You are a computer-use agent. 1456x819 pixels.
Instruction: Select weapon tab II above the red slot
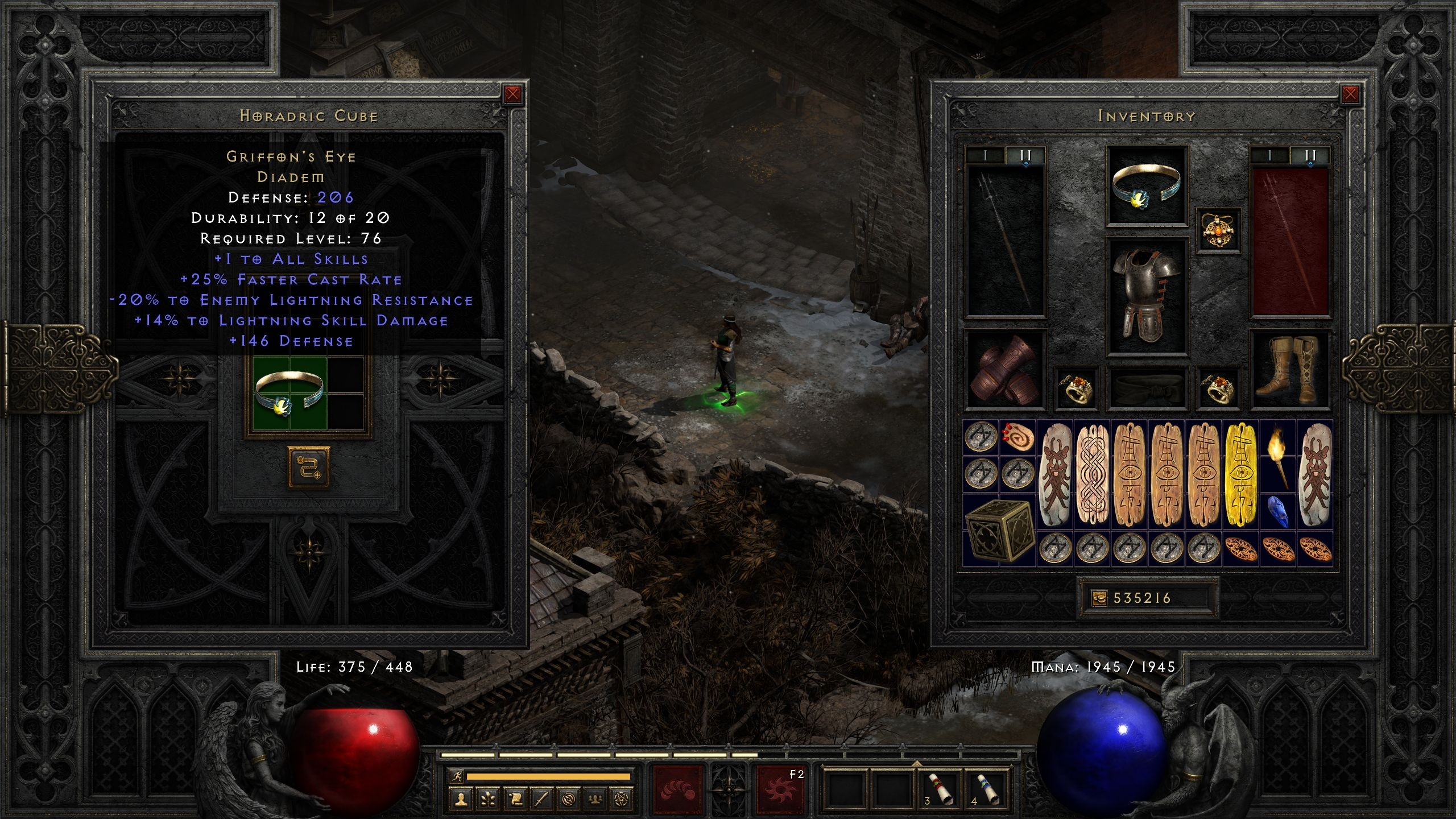pyautogui.click(x=1310, y=154)
